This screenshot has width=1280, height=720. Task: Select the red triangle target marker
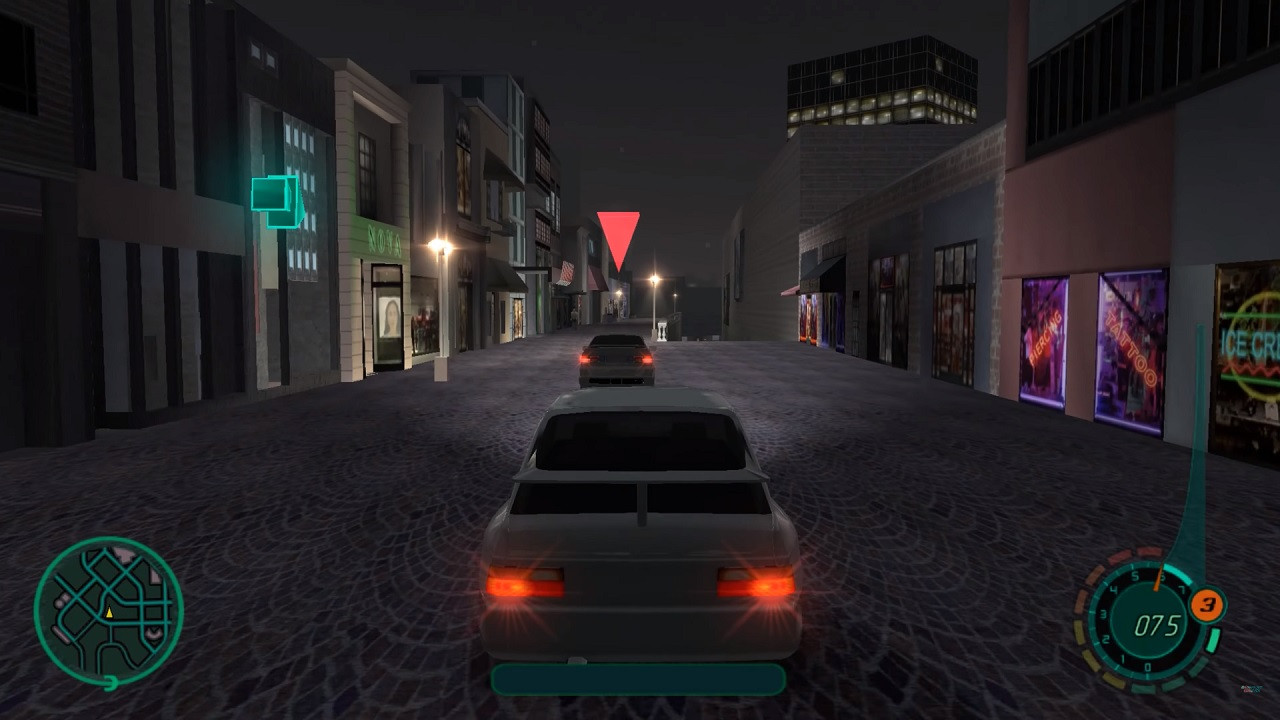pos(618,237)
